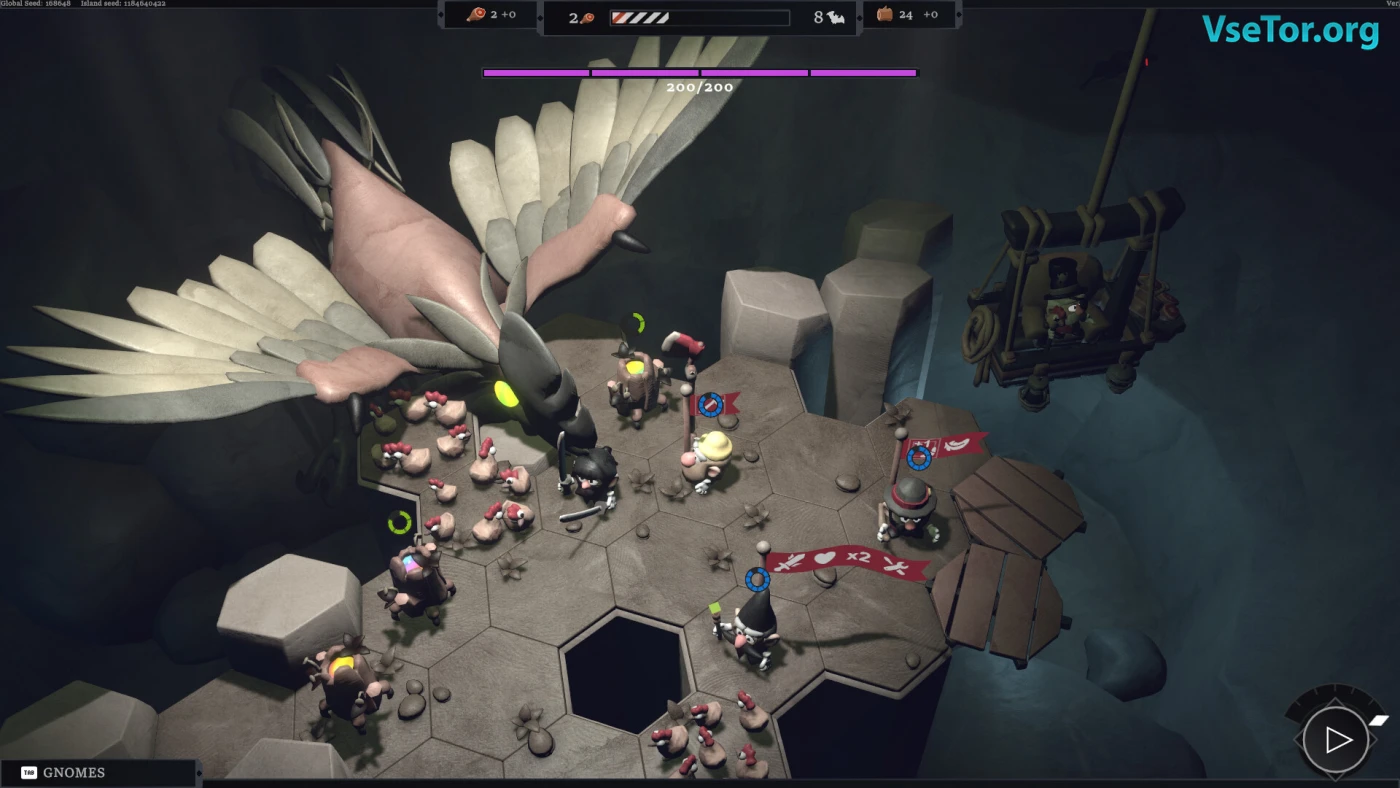The image size is (1400, 788).
Task: Select the blonde gnome's plain red flag
Action: point(714,404)
